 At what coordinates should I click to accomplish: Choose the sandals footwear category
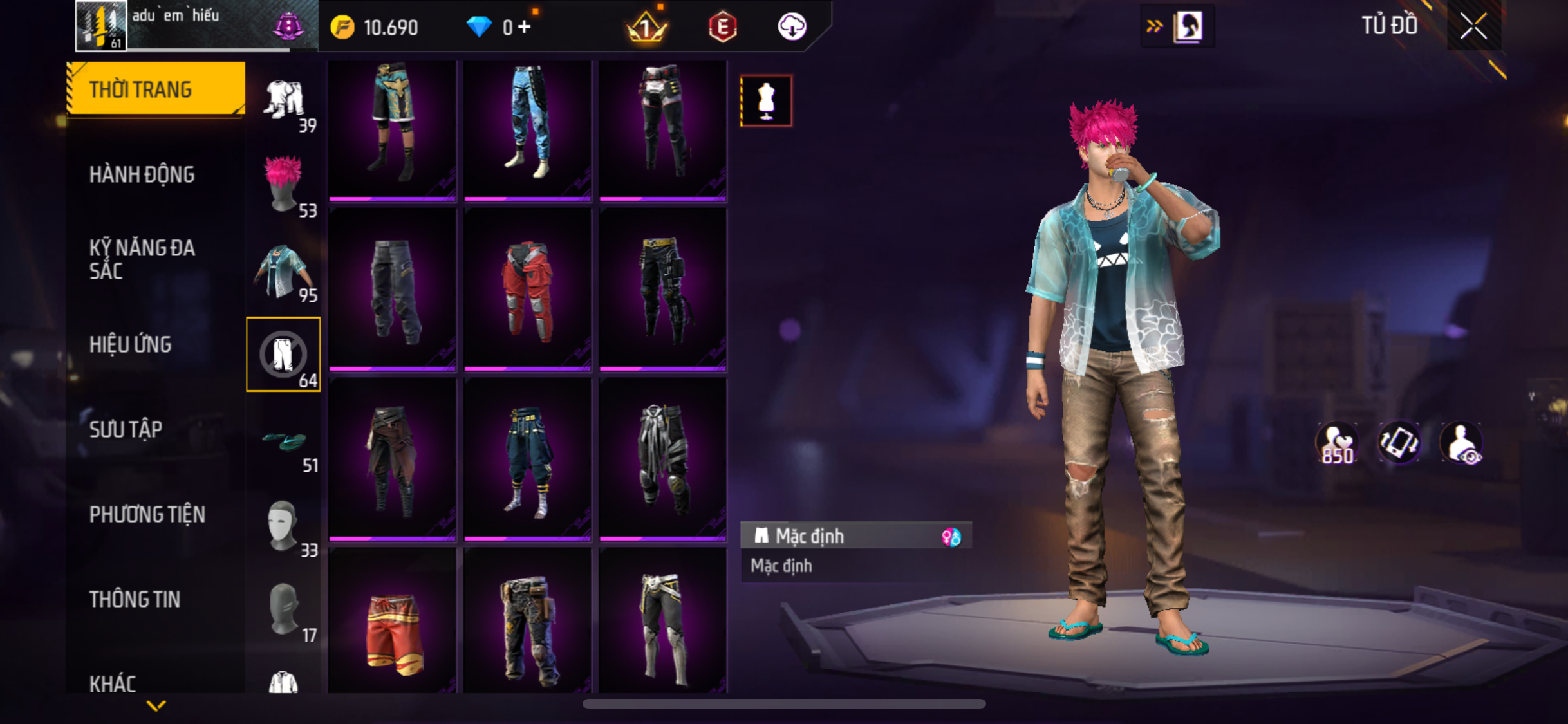coord(283,441)
